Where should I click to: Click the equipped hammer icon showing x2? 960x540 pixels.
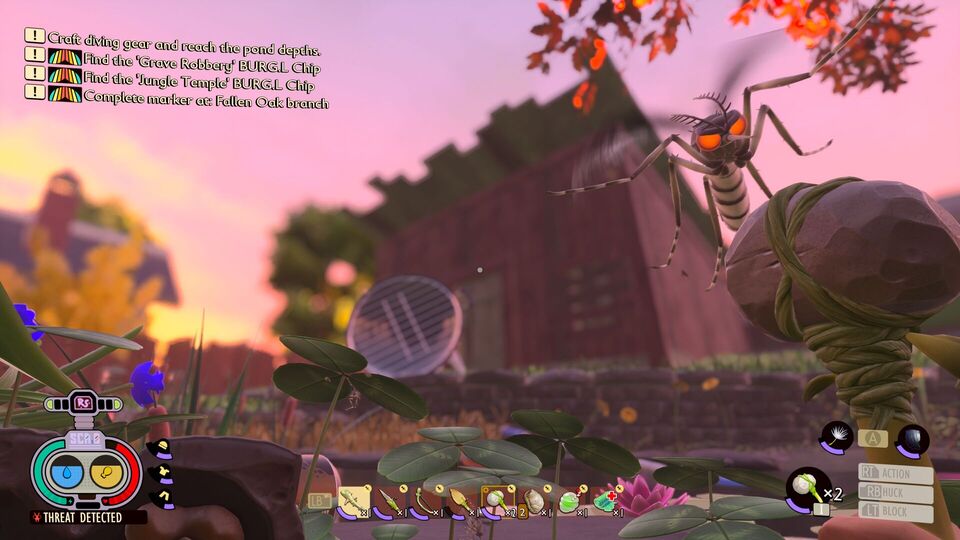pyautogui.click(x=808, y=487)
